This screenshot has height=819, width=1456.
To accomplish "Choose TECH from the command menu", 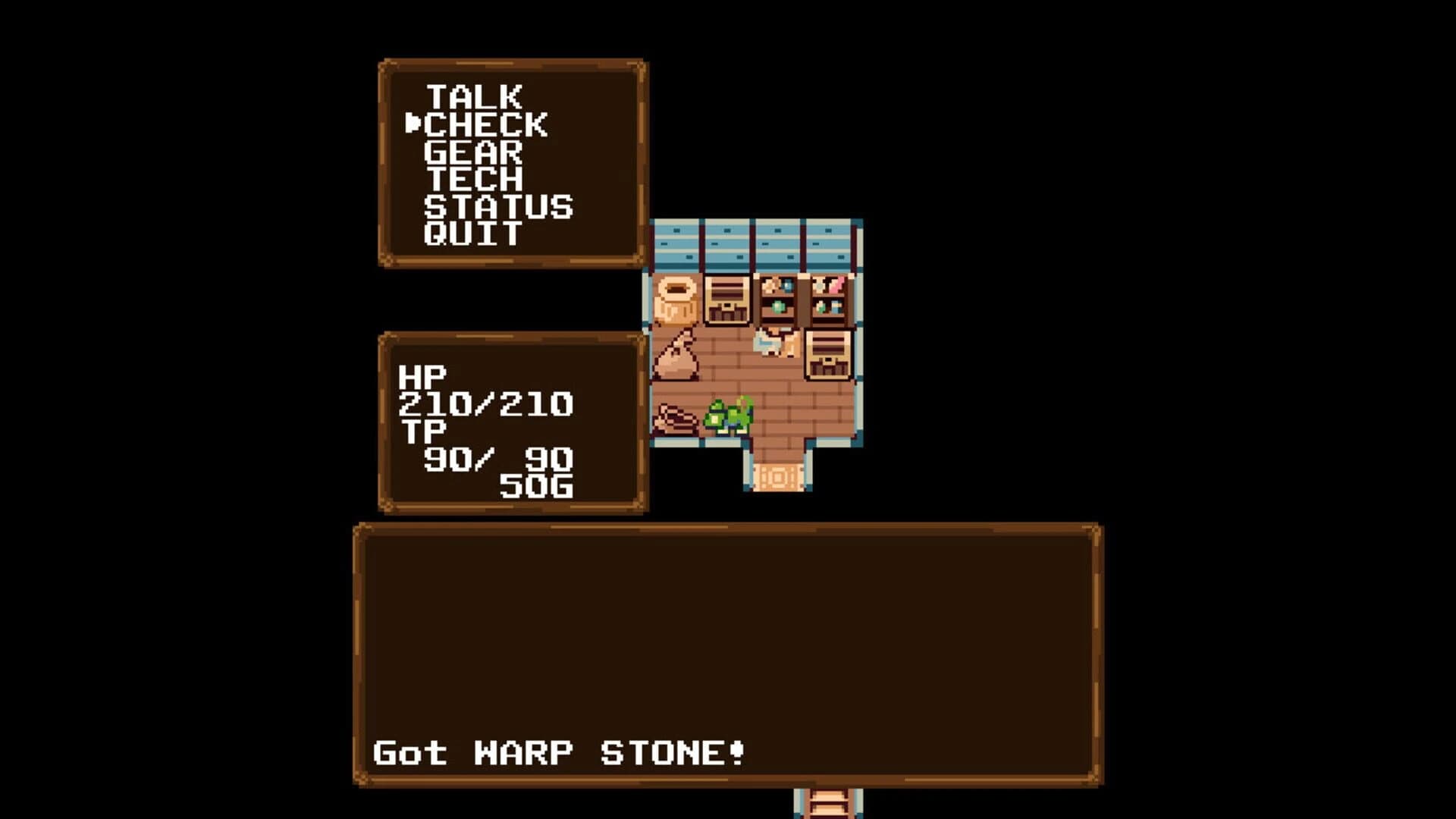I will (472, 178).
